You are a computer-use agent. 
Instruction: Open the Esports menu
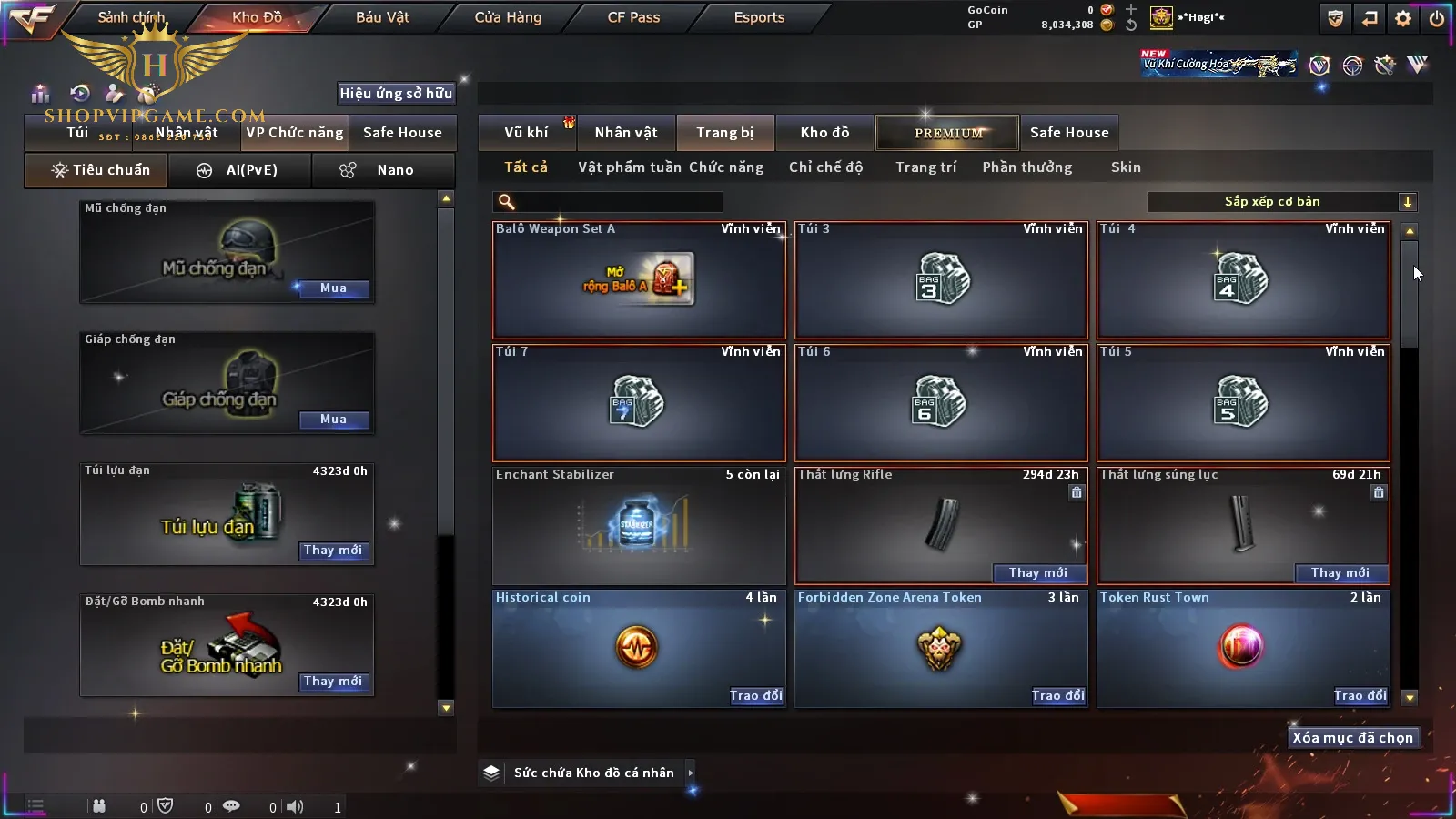759,17
